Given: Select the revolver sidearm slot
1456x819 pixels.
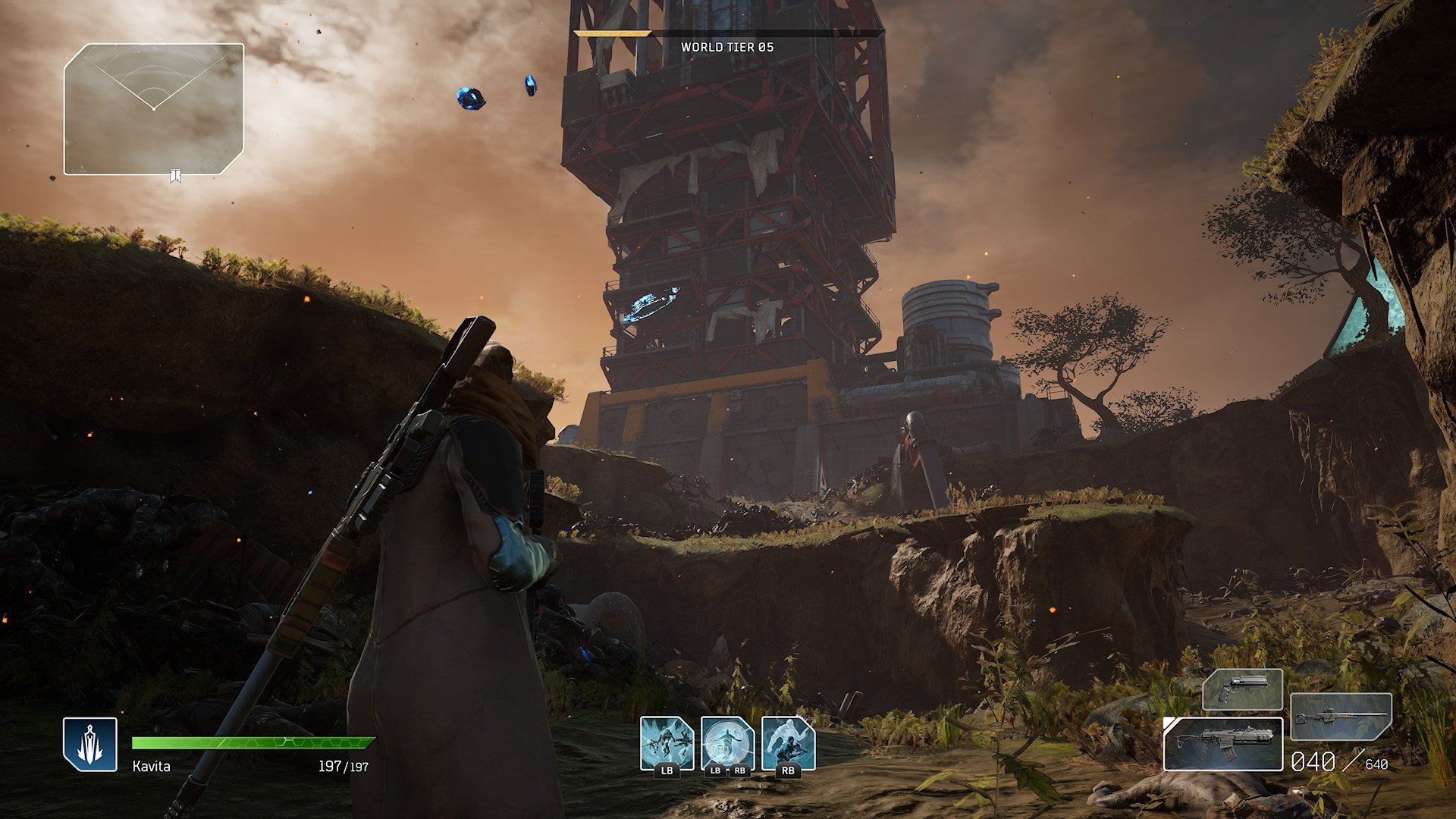Looking at the screenshot, I should (x=1242, y=689).
